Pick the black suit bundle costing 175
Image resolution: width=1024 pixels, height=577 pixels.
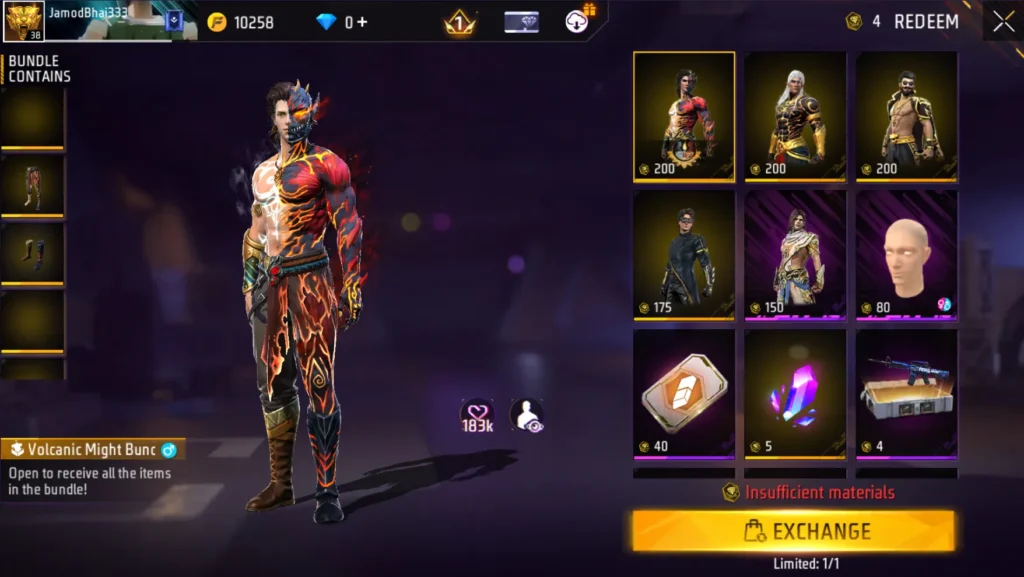684,254
